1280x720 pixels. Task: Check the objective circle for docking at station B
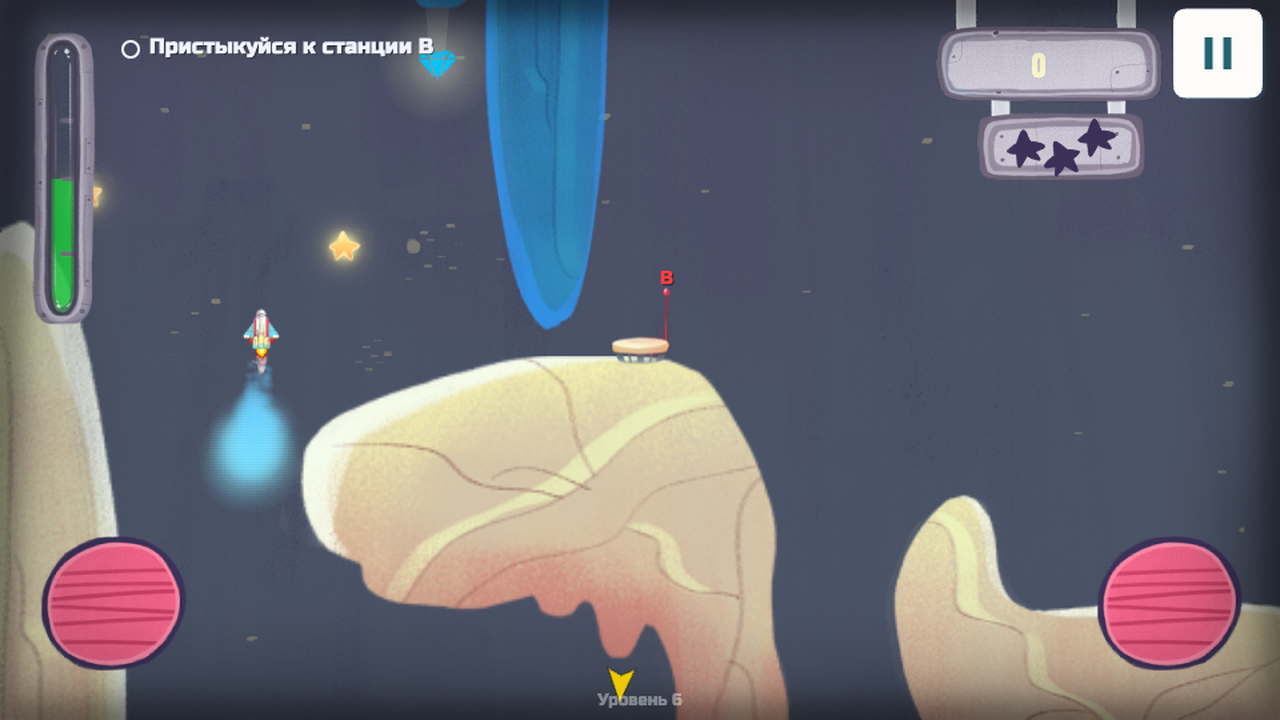[130, 46]
